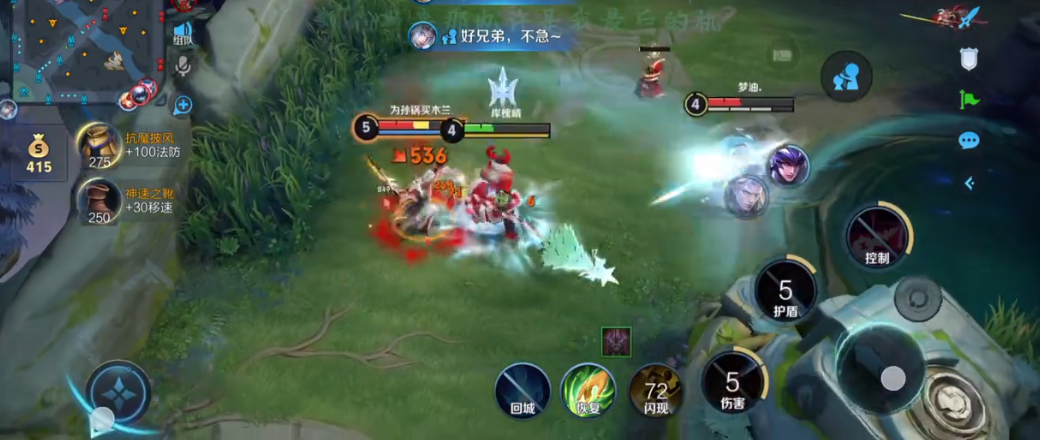Open the blue quick chat bubble
The width and height of the screenshot is (1040, 440).
click(x=968, y=140)
